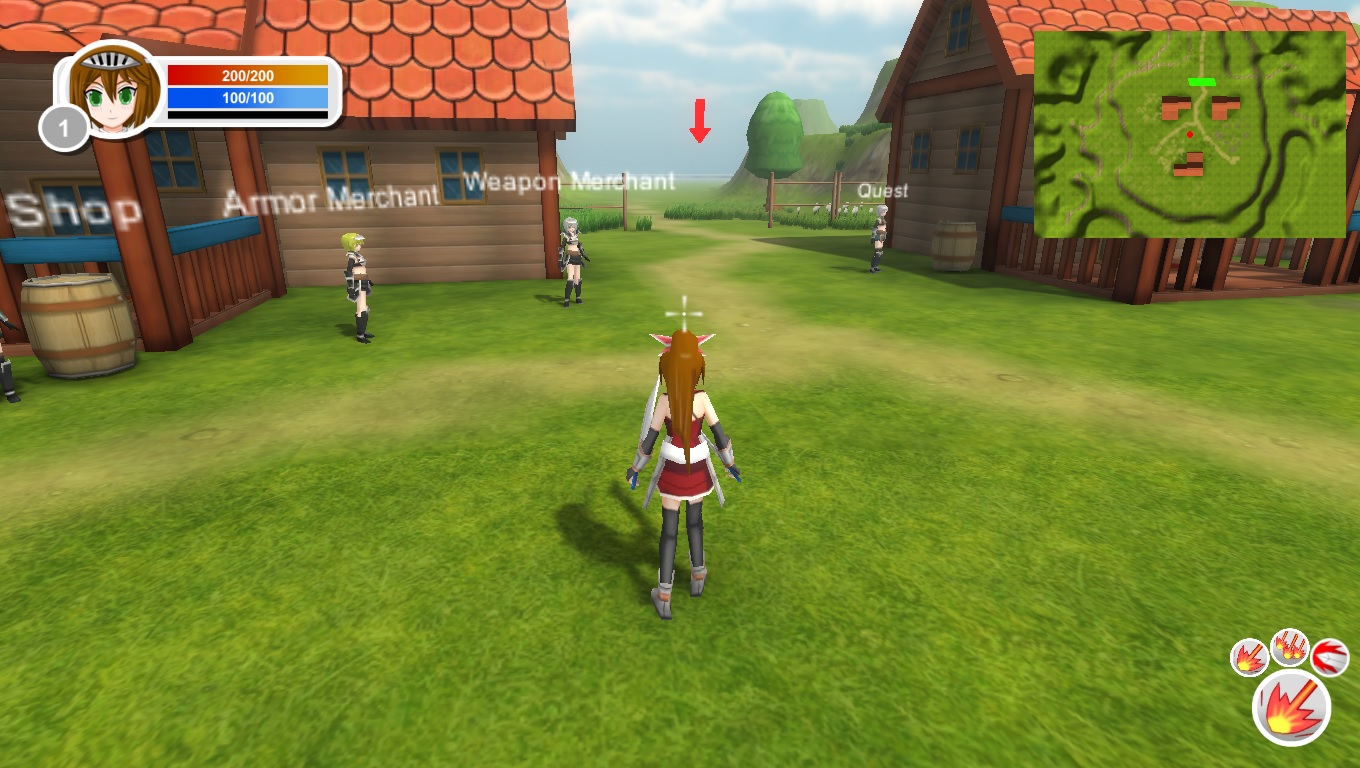
Task: Click the blue mana bar showing 100/100
Action: pyautogui.click(x=248, y=97)
